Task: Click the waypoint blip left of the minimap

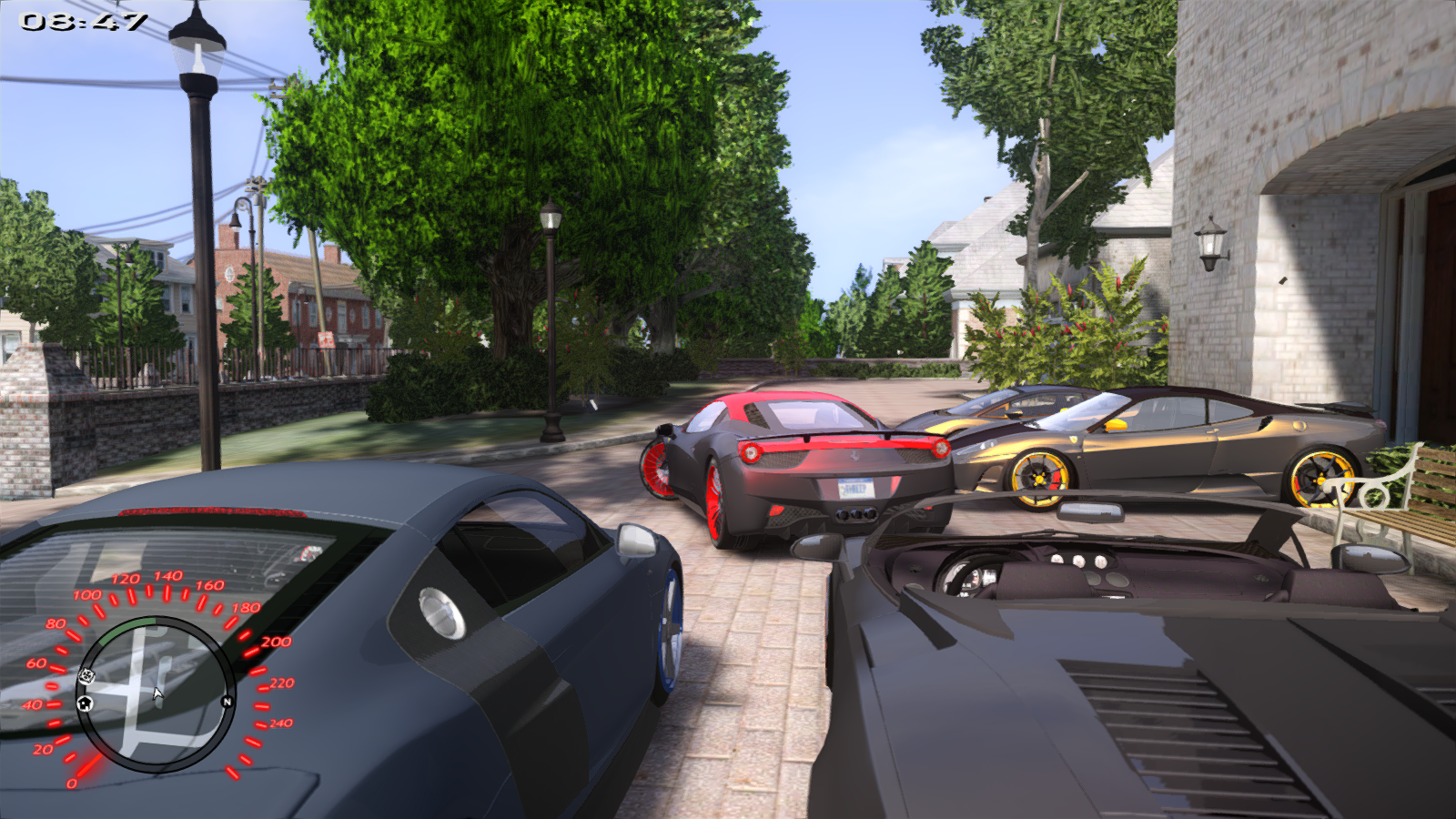Action: [x=86, y=674]
